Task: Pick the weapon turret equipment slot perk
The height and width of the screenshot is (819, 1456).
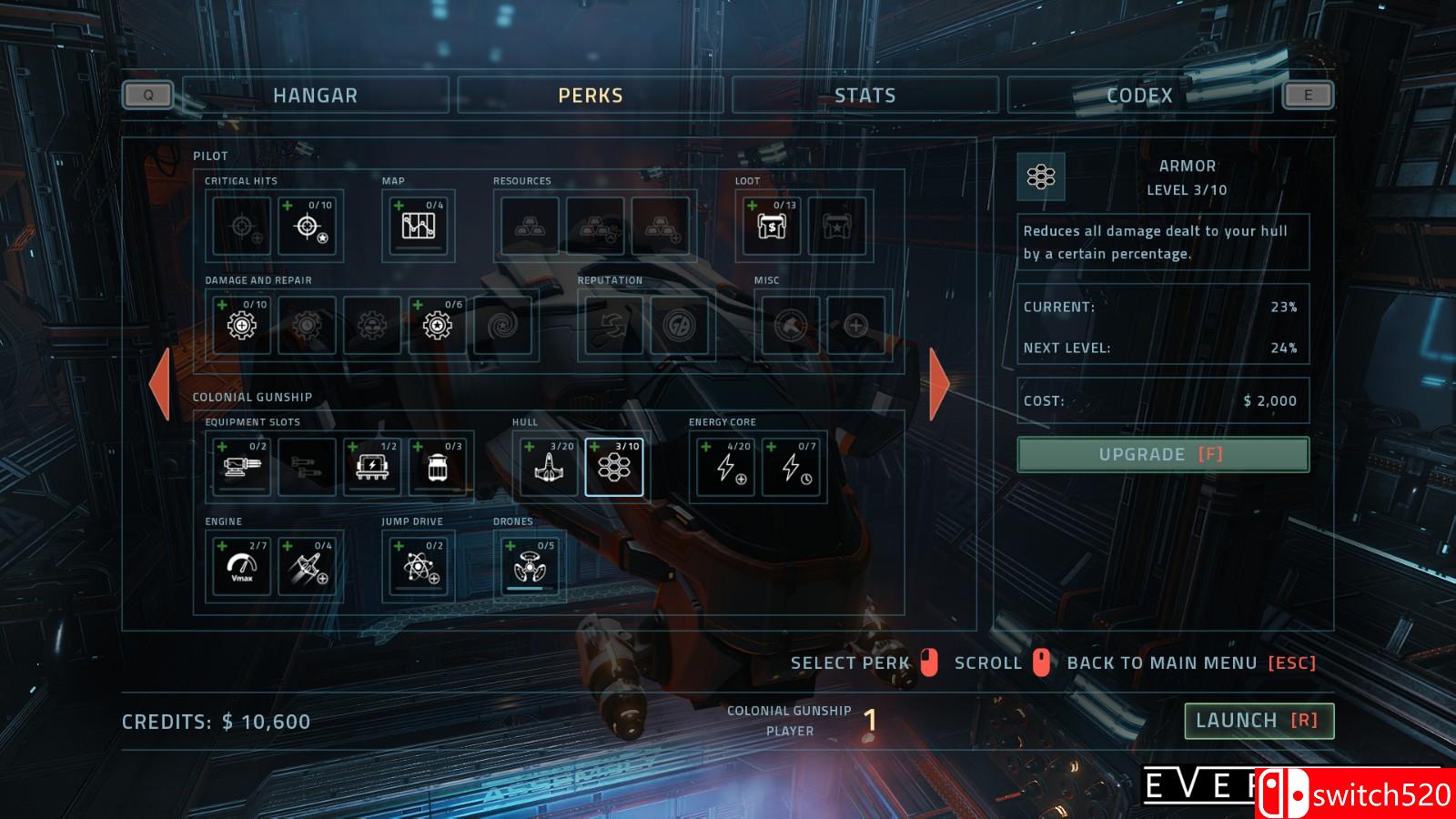Action: point(241,467)
